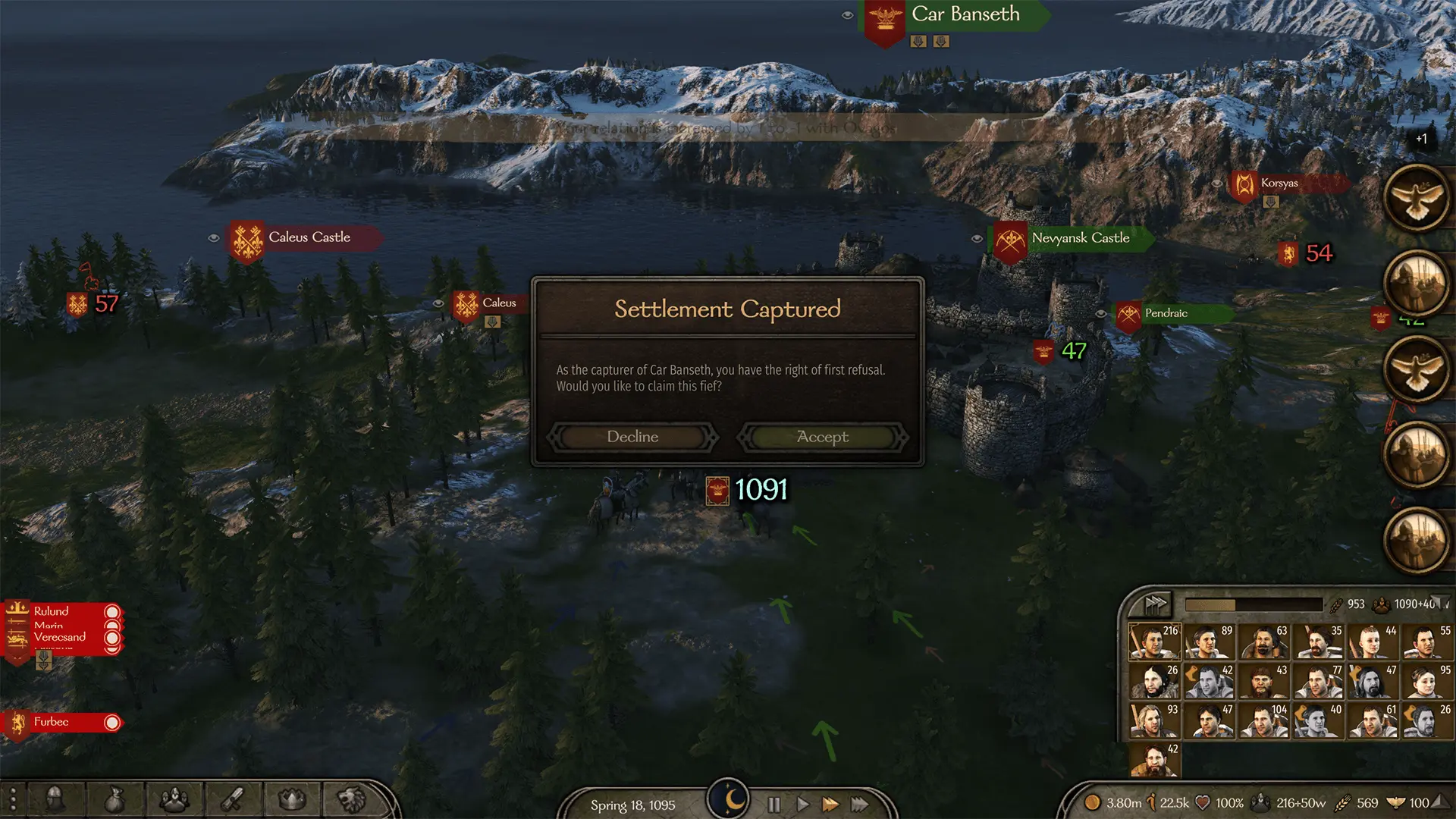Screen dimensions: 1456x819
Task: Open the Party screen troops icon
Action: (174, 800)
